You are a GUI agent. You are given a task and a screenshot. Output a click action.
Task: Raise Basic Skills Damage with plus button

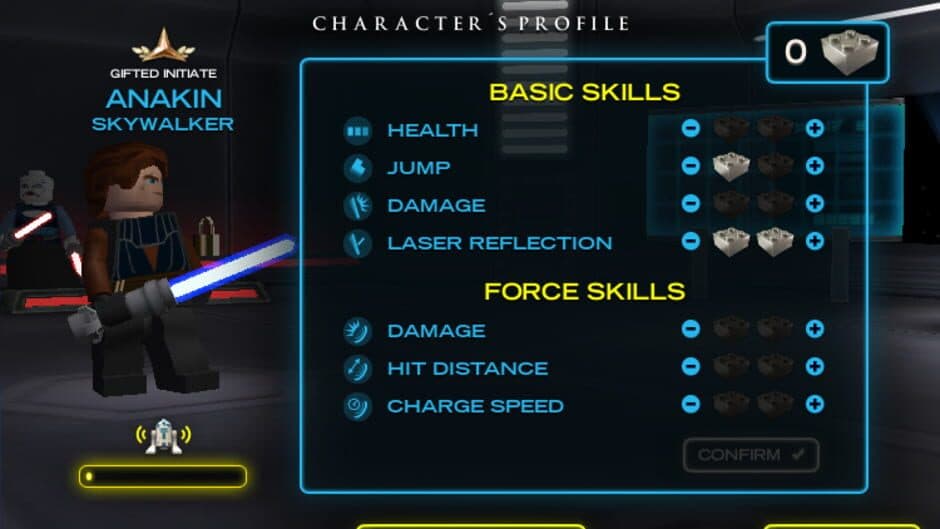point(815,204)
